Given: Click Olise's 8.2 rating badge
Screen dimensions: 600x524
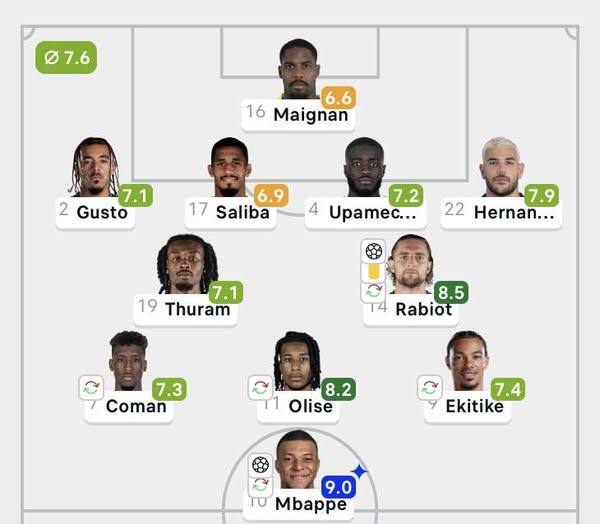Looking at the screenshot, I should point(338,389).
